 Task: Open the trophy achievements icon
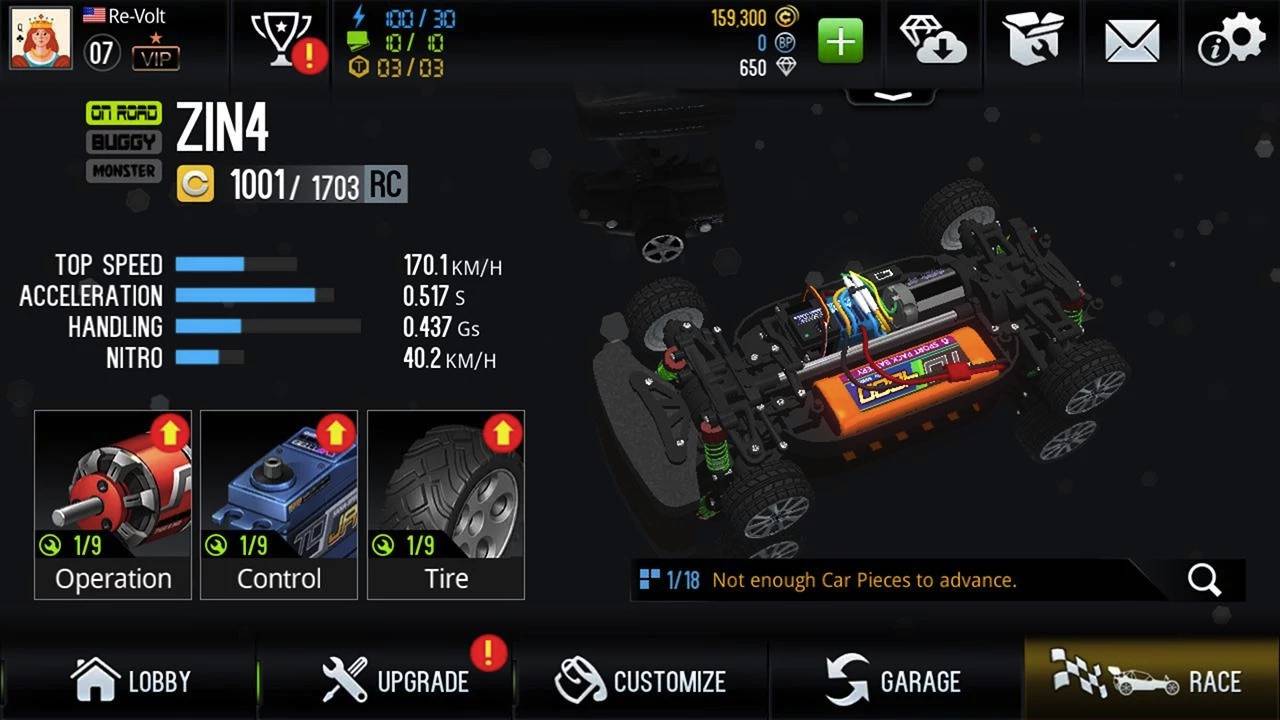point(282,42)
